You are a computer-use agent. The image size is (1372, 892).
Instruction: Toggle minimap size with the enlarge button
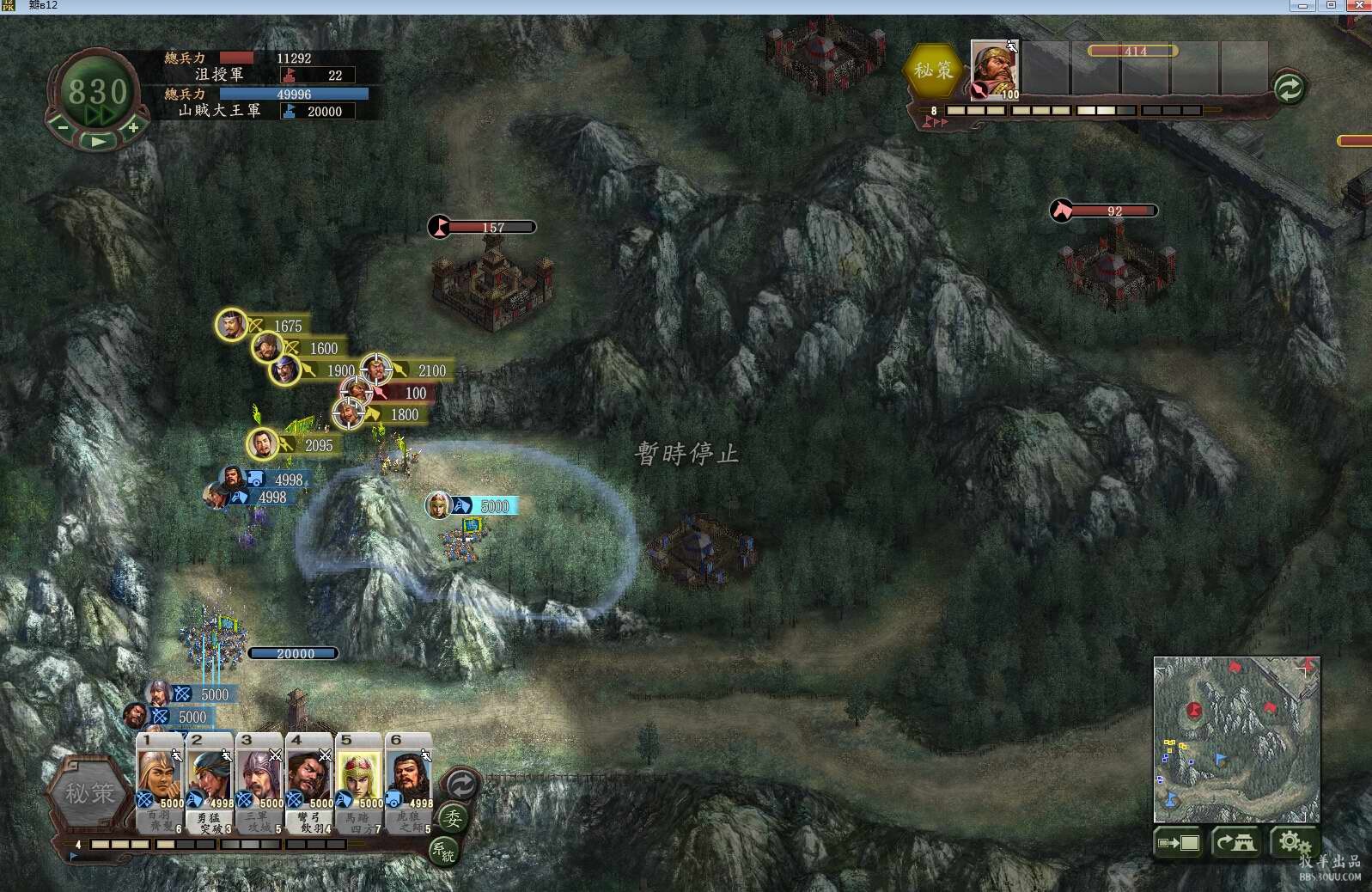coord(1178,843)
